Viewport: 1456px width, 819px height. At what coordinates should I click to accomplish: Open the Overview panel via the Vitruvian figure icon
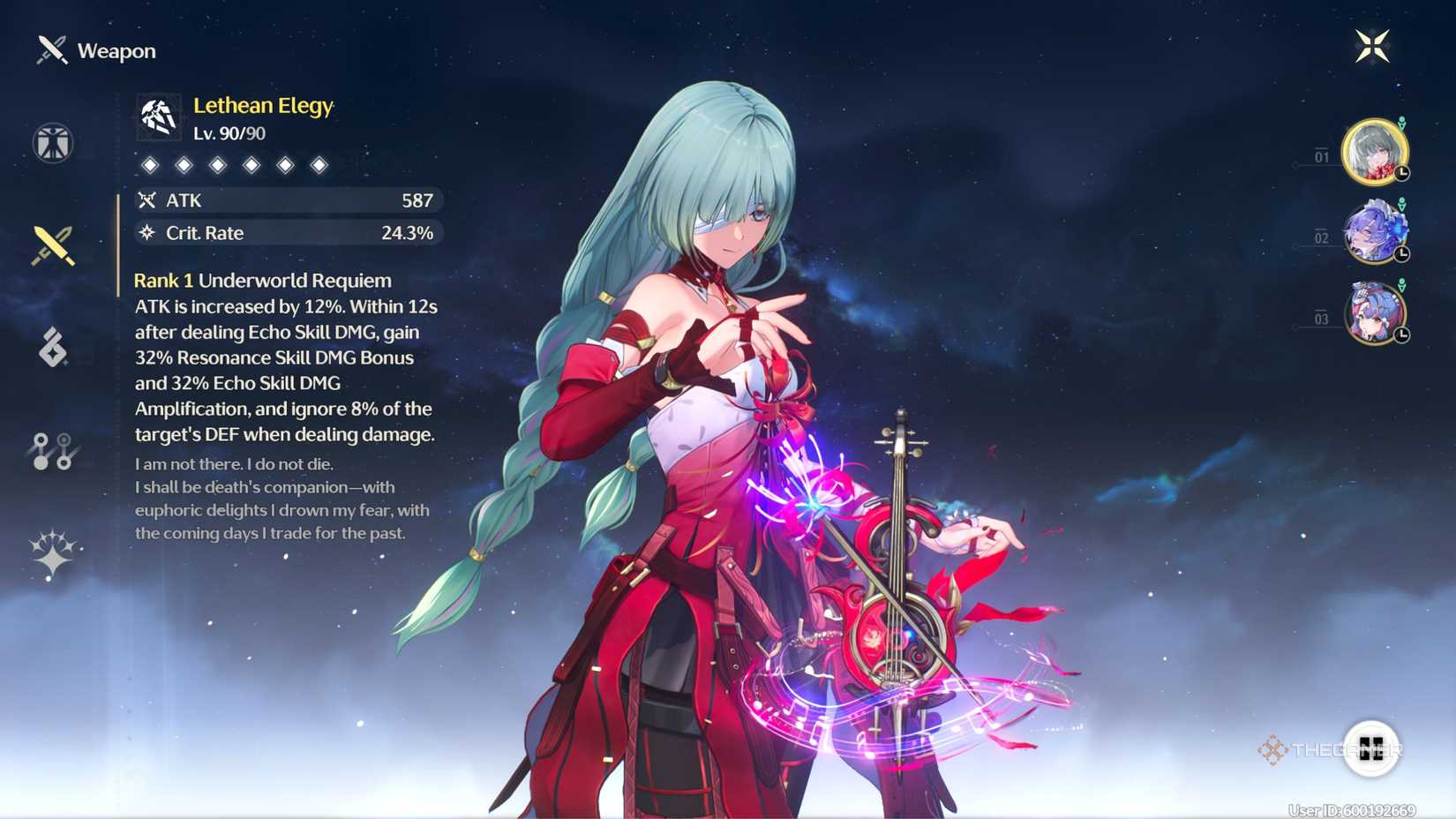53,143
